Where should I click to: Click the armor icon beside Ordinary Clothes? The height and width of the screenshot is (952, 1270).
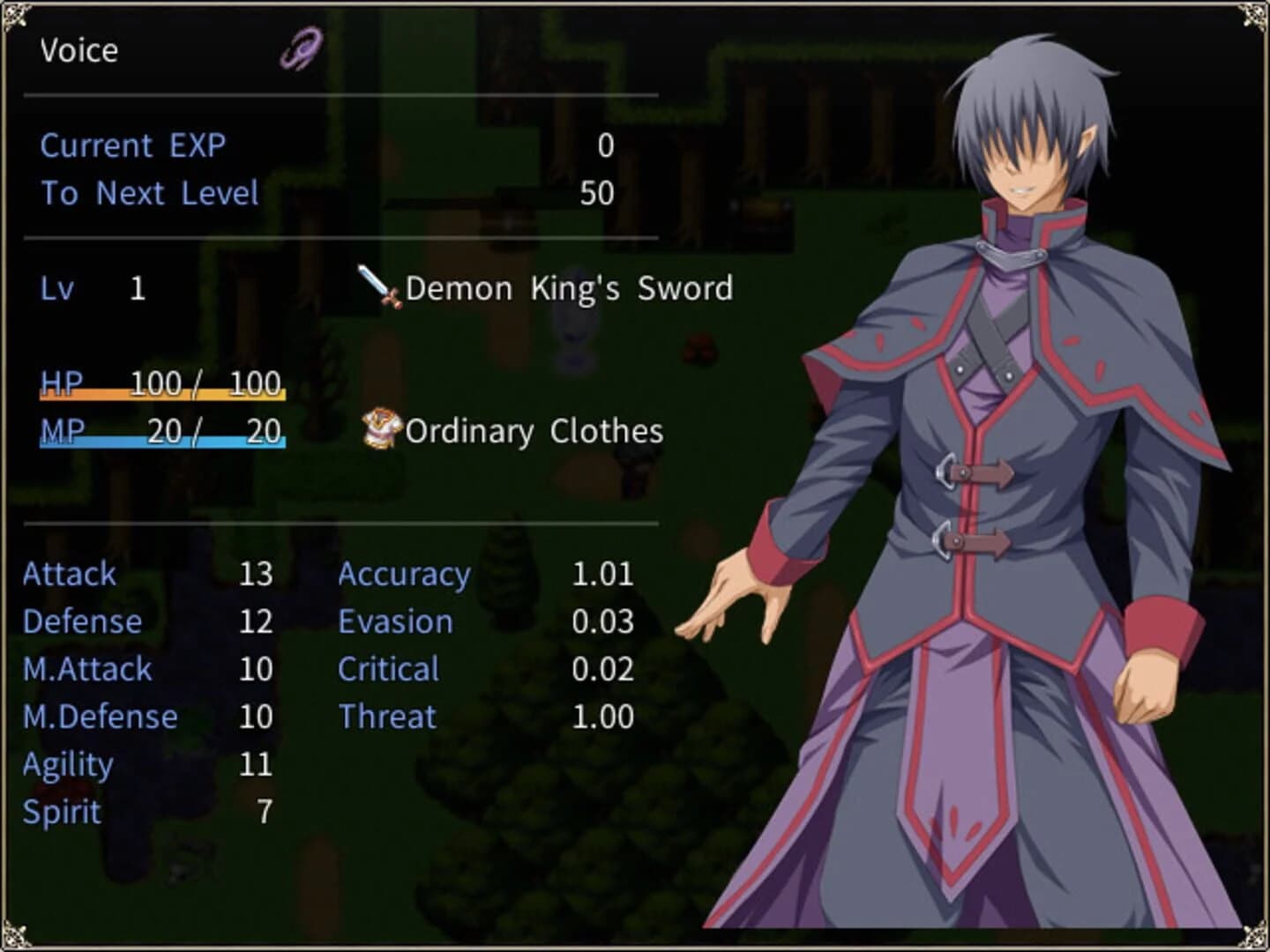tap(379, 431)
